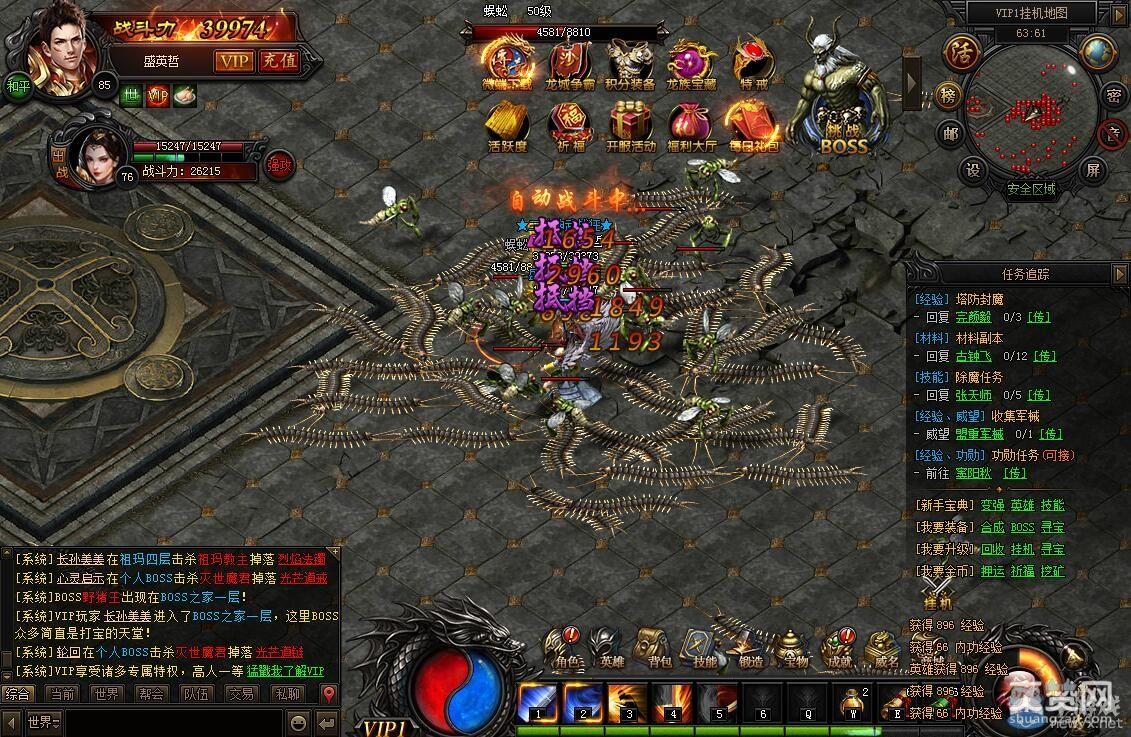This screenshot has width=1131, height=737.
Task: Open the 邮 mail button by the minimap
Action: click(948, 134)
